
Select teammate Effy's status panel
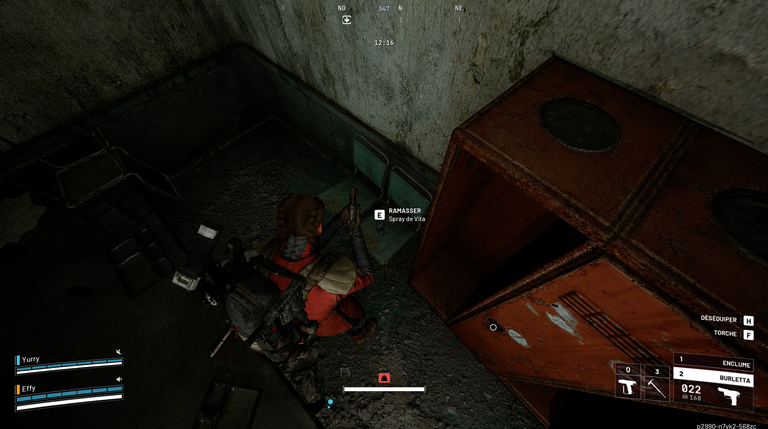pyautogui.click(x=69, y=391)
